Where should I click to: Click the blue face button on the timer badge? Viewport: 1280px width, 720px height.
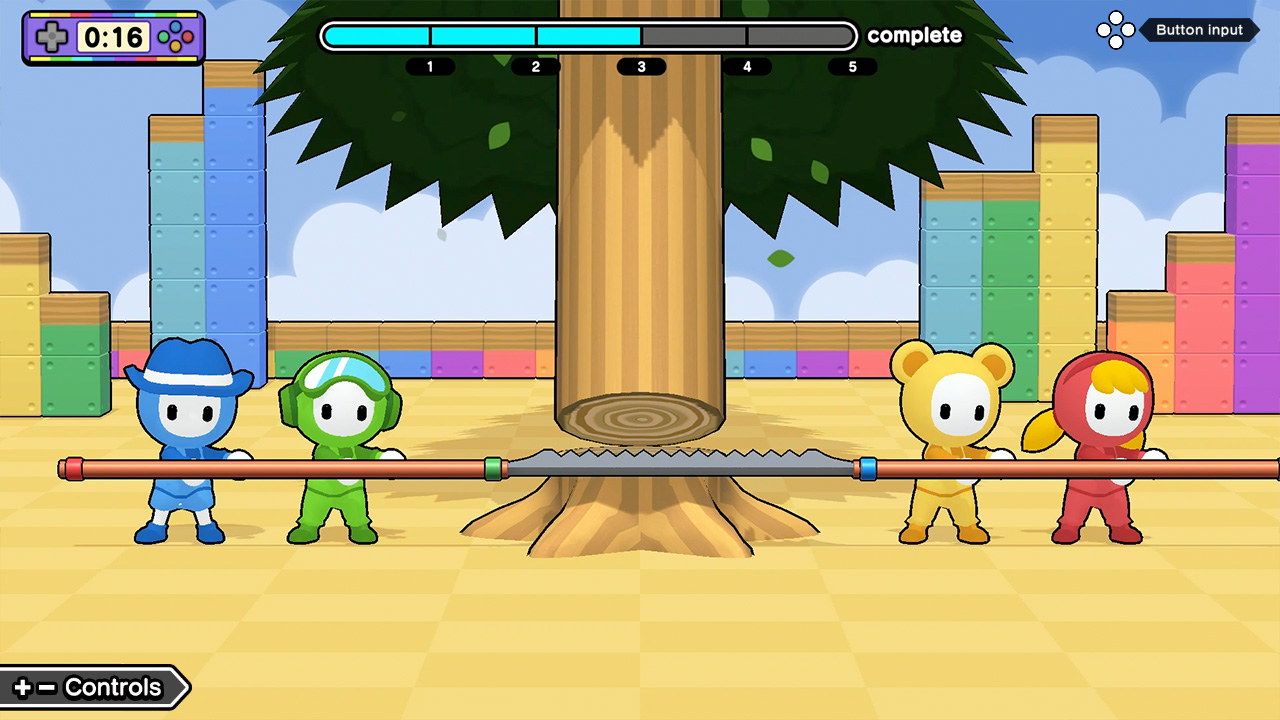(x=176, y=26)
